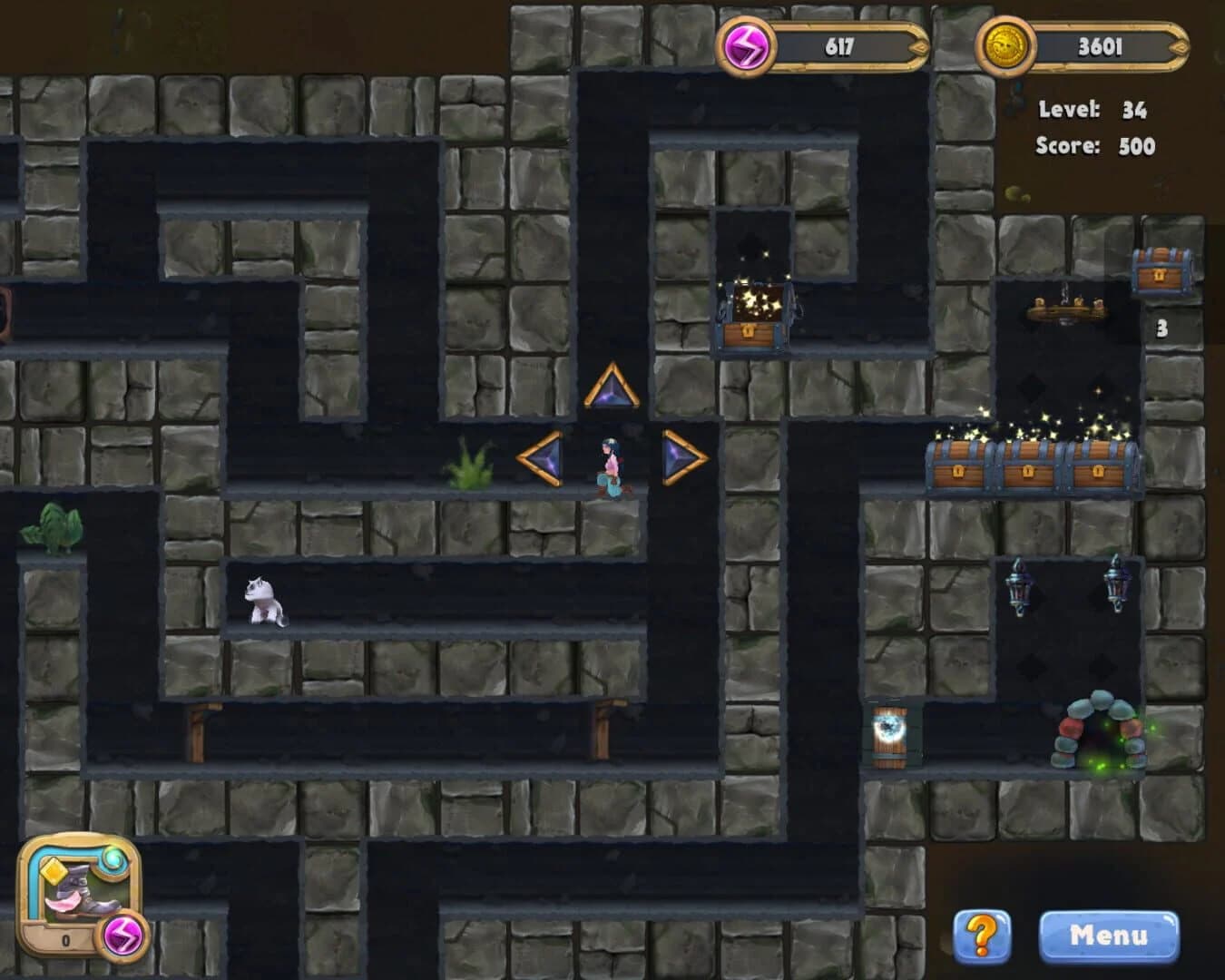Open the Menu button
Screen dimensions: 1225x980
click(1110, 934)
